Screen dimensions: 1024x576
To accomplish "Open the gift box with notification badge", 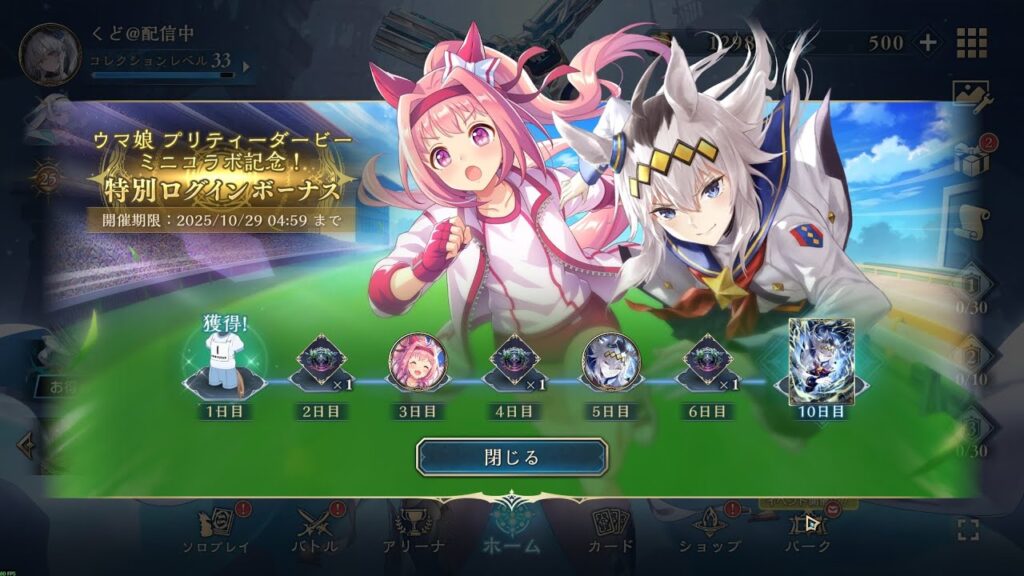I will [971, 158].
